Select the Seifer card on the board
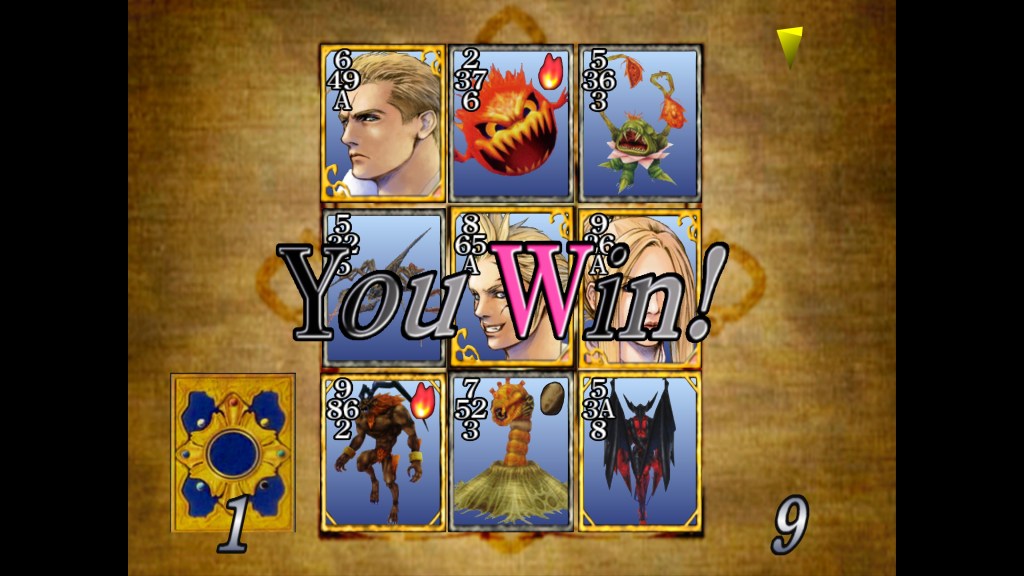This screenshot has height=576, width=1024. click(383, 123)
